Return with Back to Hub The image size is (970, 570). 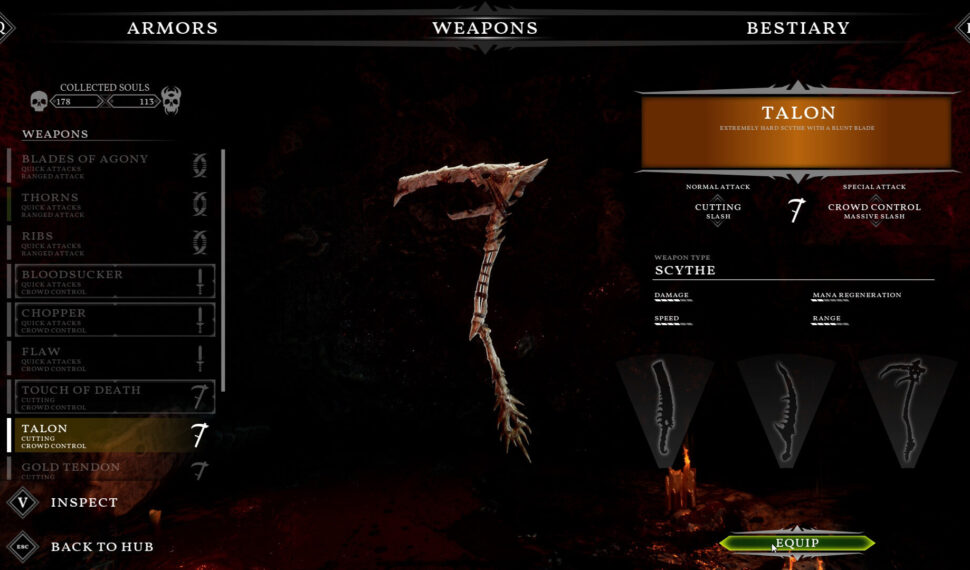pyautogui.click(x=101, y=547)
